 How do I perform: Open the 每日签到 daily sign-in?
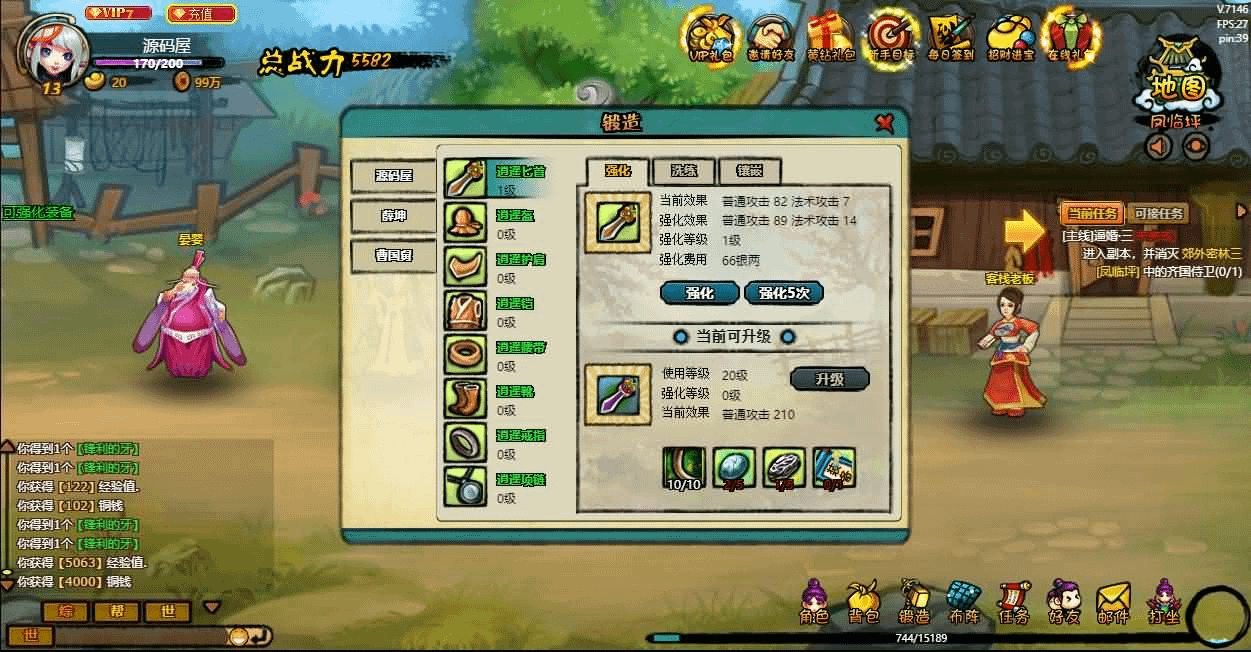(x=950, y=38)
